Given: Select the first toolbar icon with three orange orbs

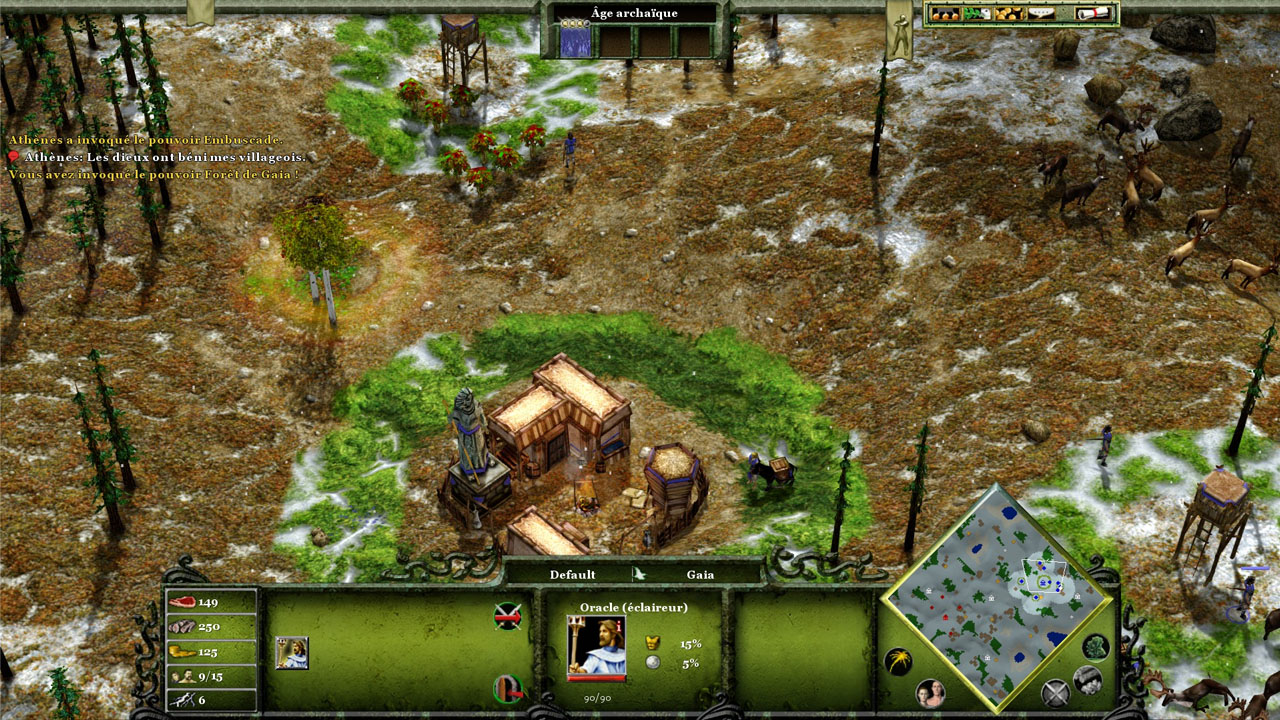Looking at the screenshot, I should click(x=946, y=14).
